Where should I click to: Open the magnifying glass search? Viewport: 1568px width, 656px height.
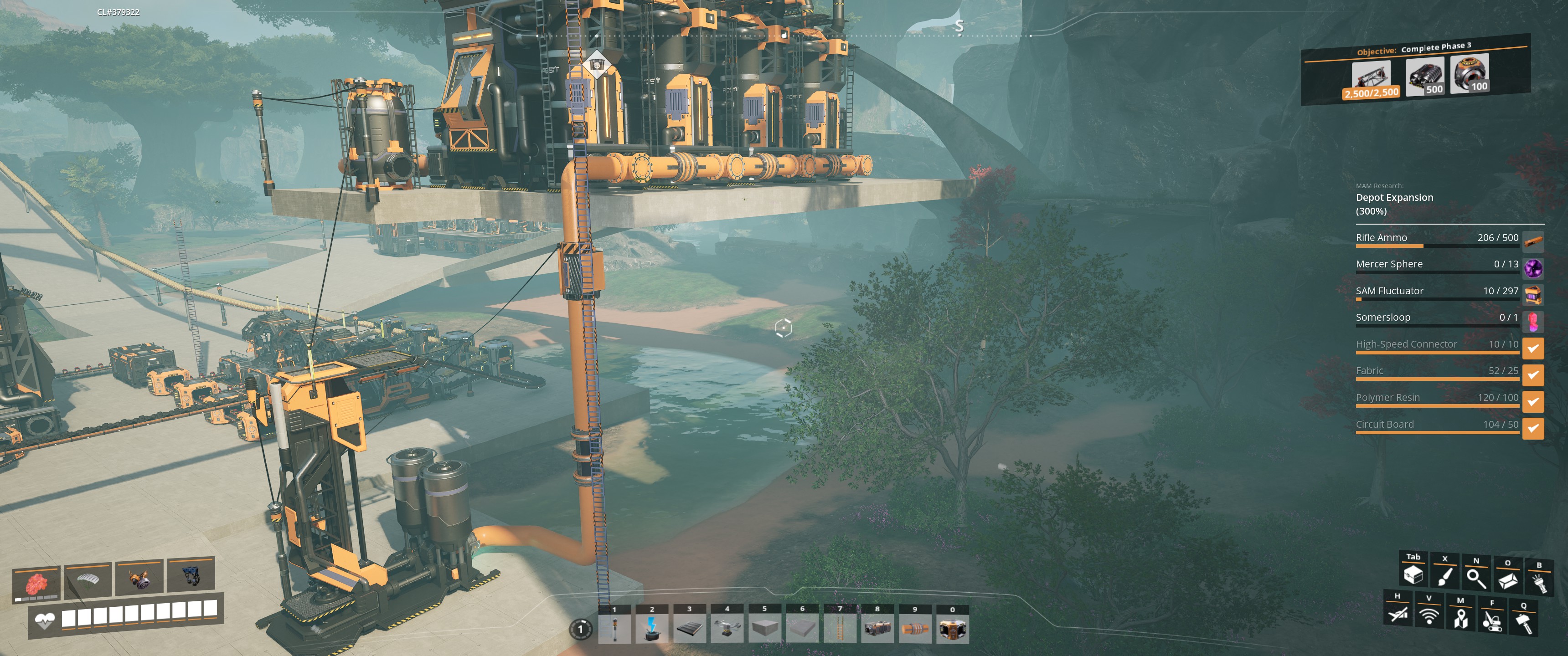[1476, 578]
